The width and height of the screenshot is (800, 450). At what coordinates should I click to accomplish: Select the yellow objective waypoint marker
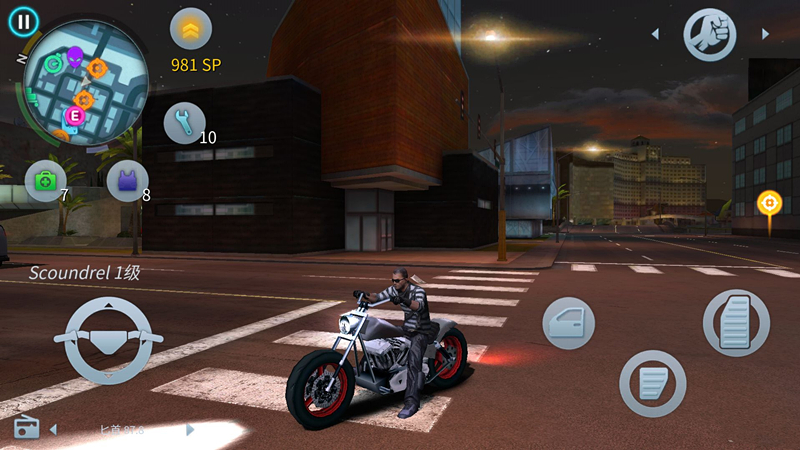coord(769,203)
